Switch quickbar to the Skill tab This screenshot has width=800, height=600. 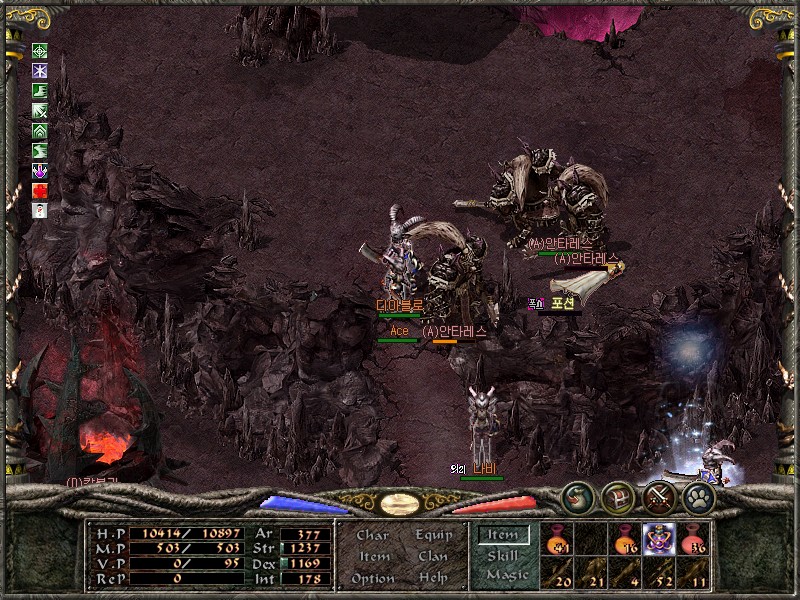point(503,555)
